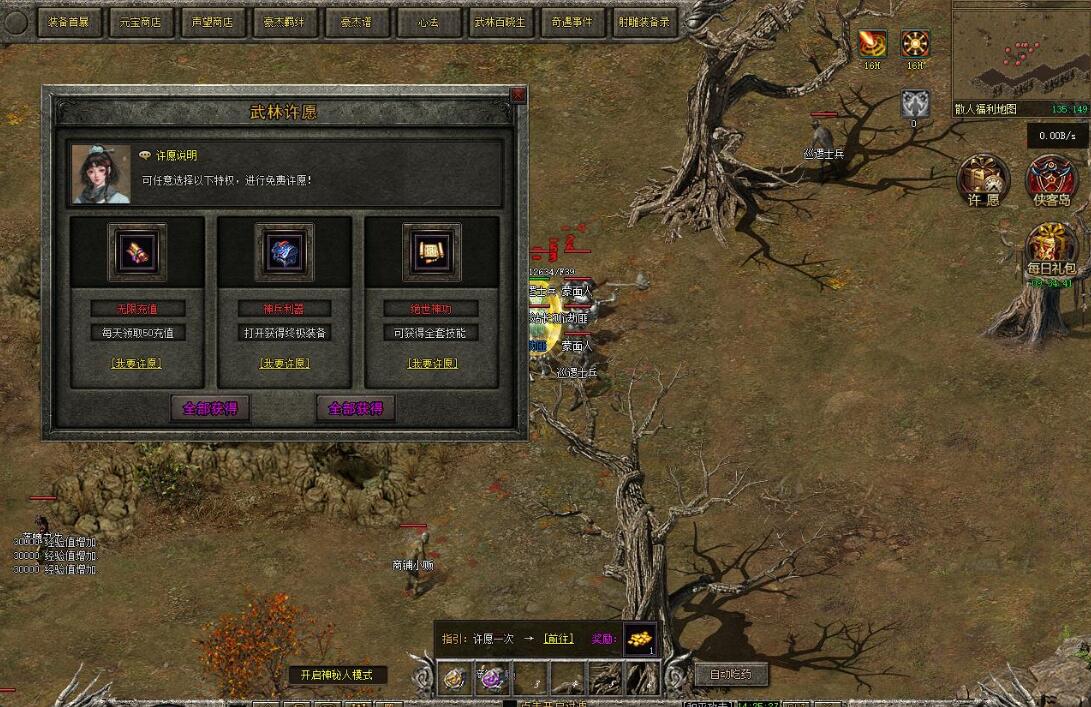Open the 射雕装备录 menu
This screenshot has width=1091, height=707.
(644, 22)
